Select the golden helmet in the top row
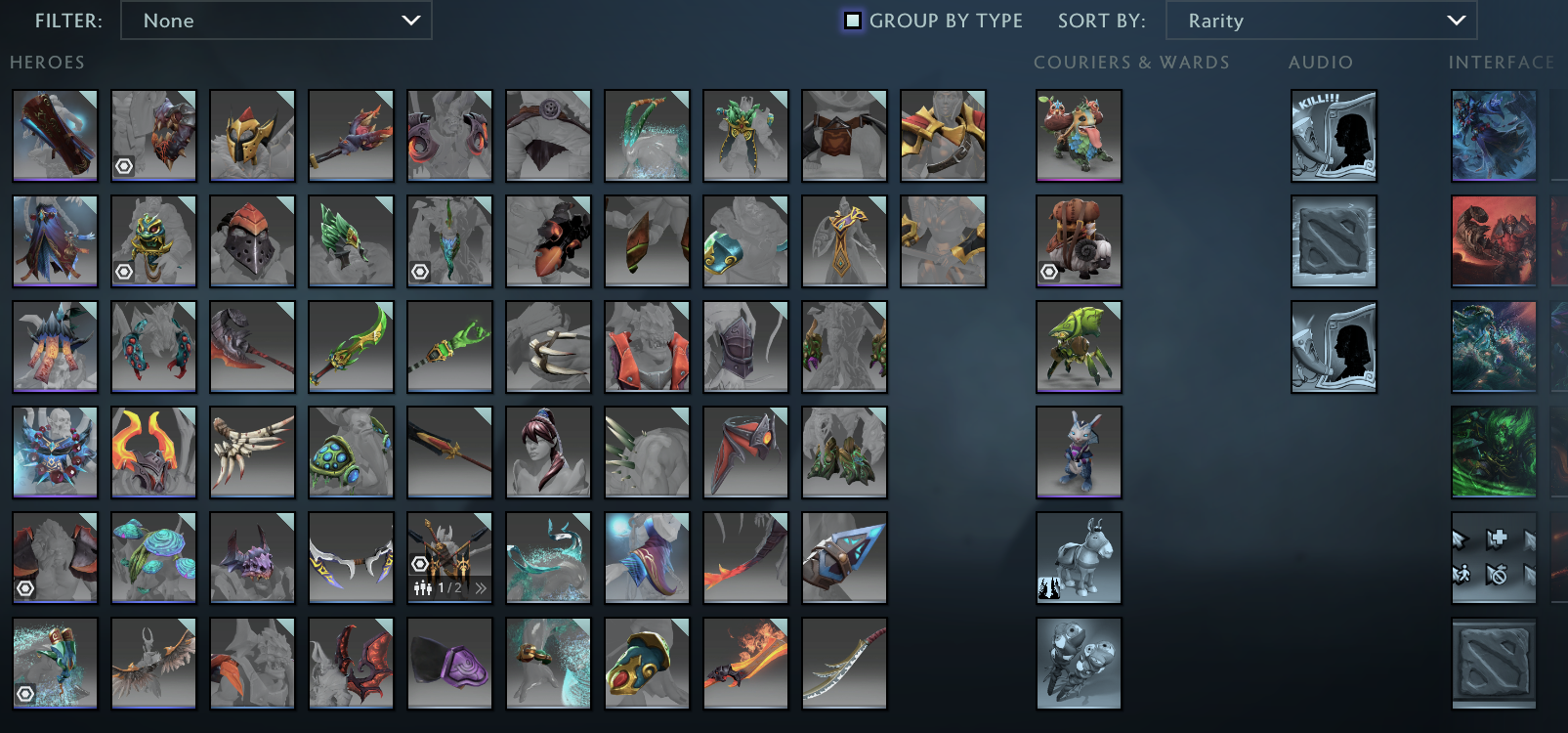 tap(252, 135)
